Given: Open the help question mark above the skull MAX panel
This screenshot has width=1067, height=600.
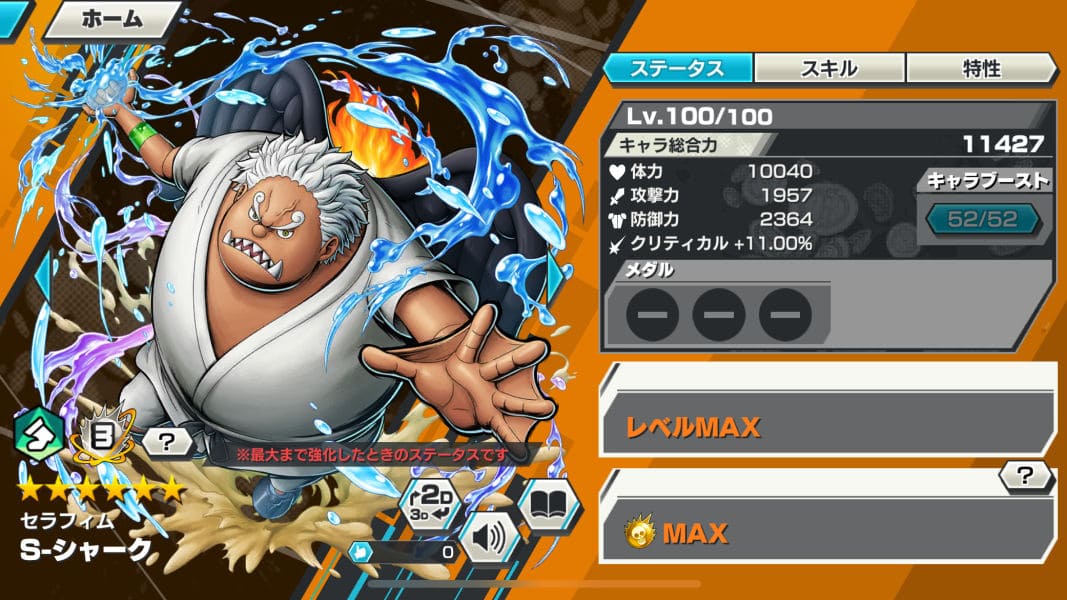Looking at the screenshot, I should [x=1027, y=477].
